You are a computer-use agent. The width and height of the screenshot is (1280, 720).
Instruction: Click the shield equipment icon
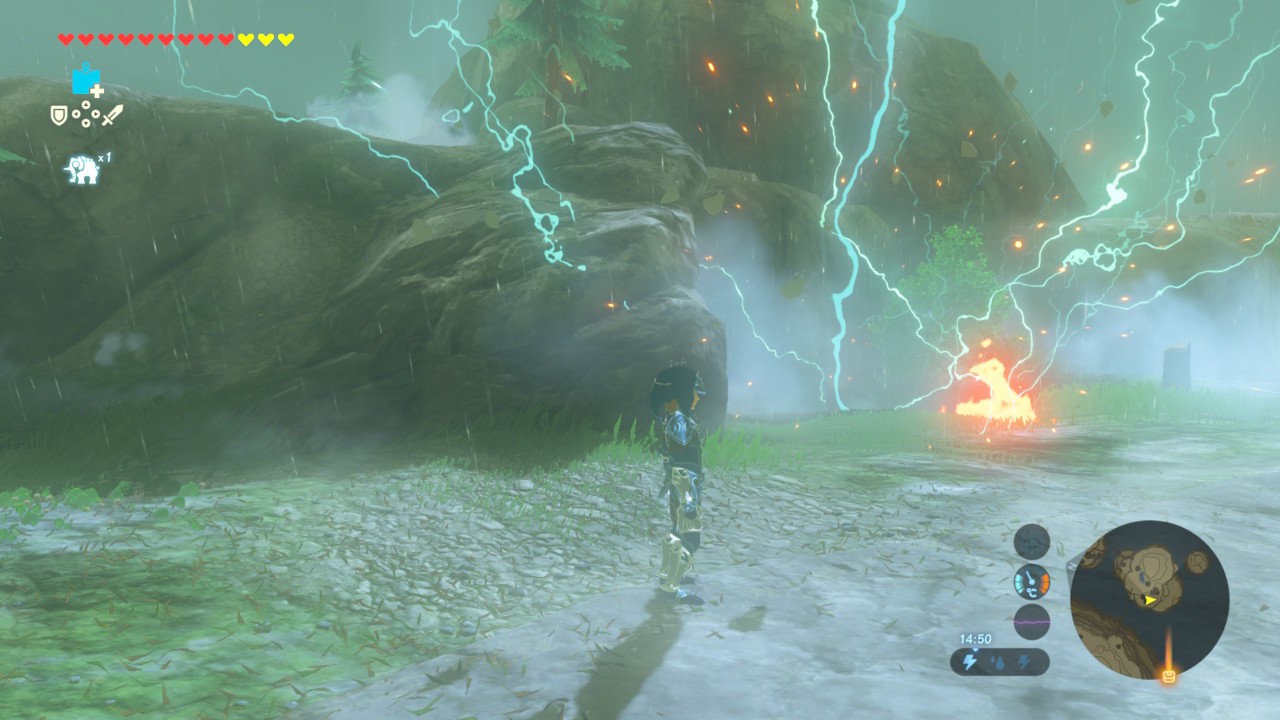(59, 116)
